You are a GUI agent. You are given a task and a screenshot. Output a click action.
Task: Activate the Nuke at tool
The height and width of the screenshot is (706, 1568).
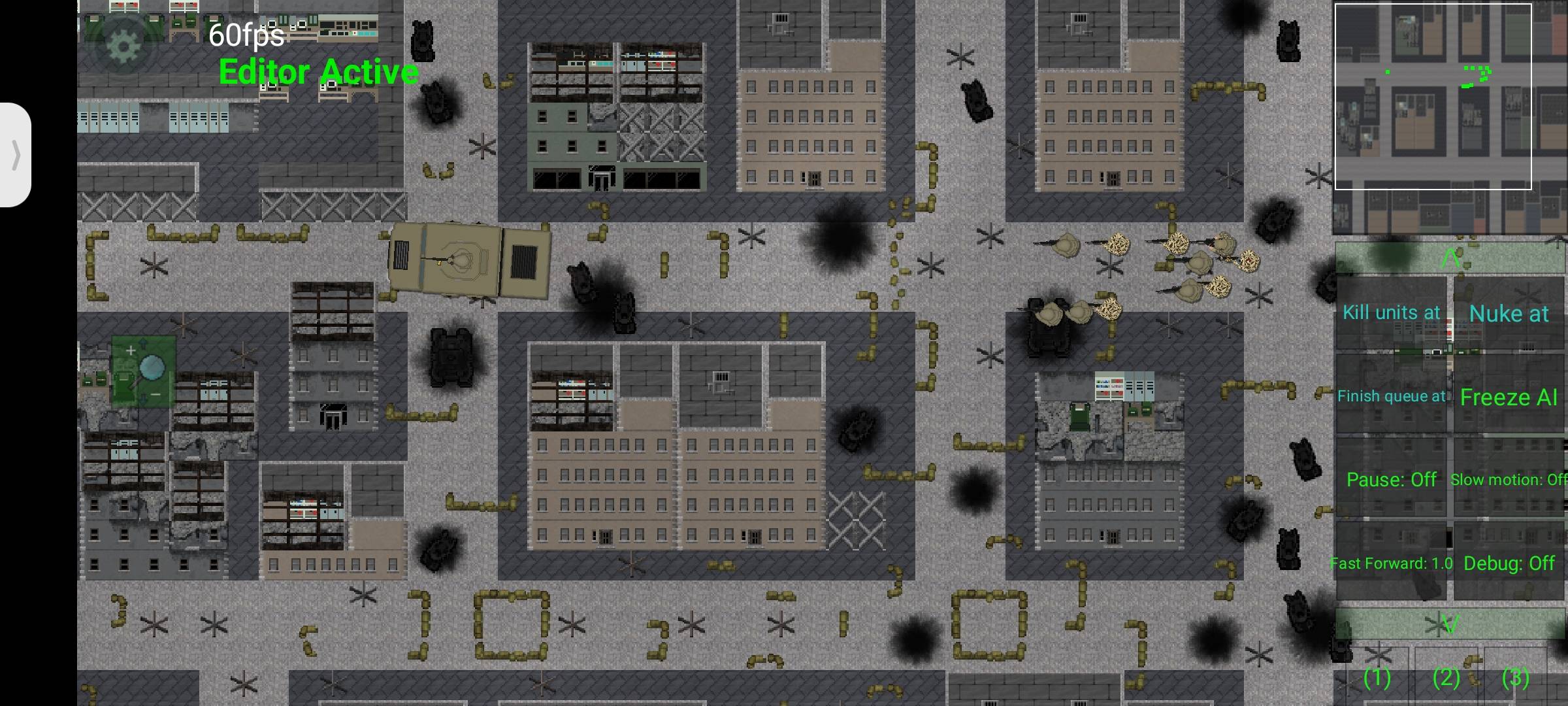pos(1509,314)
